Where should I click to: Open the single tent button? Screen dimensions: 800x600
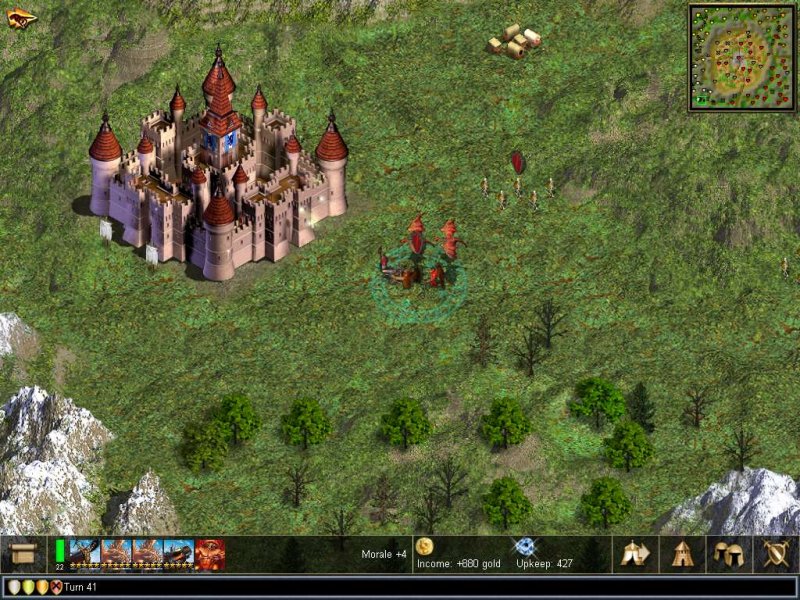[682, 553]
